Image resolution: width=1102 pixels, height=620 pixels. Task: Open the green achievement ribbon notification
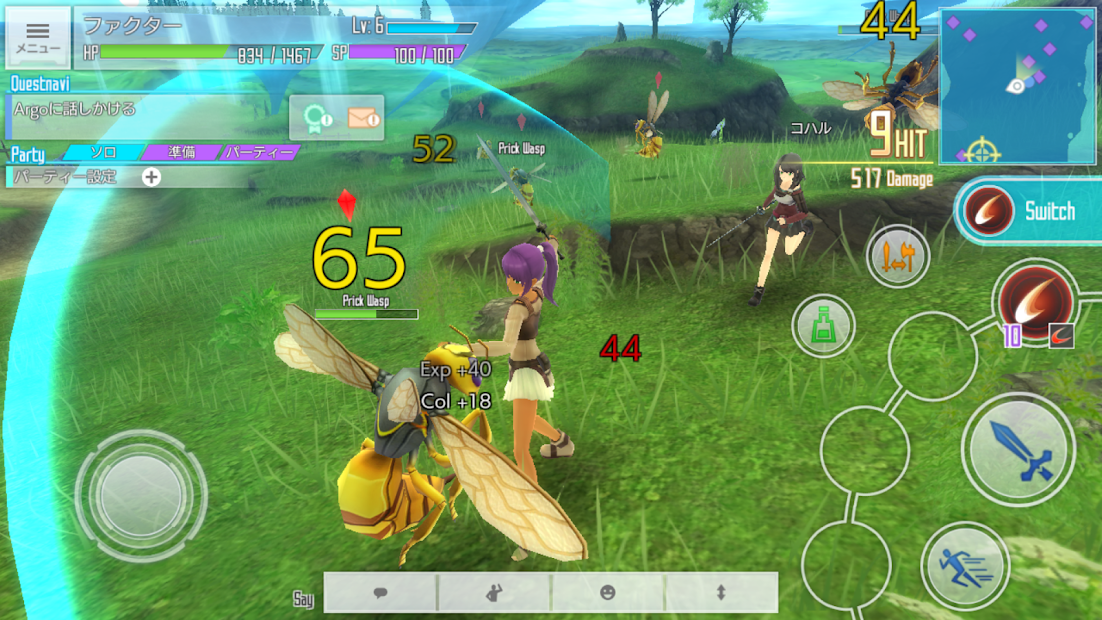(x=317, y=119)
